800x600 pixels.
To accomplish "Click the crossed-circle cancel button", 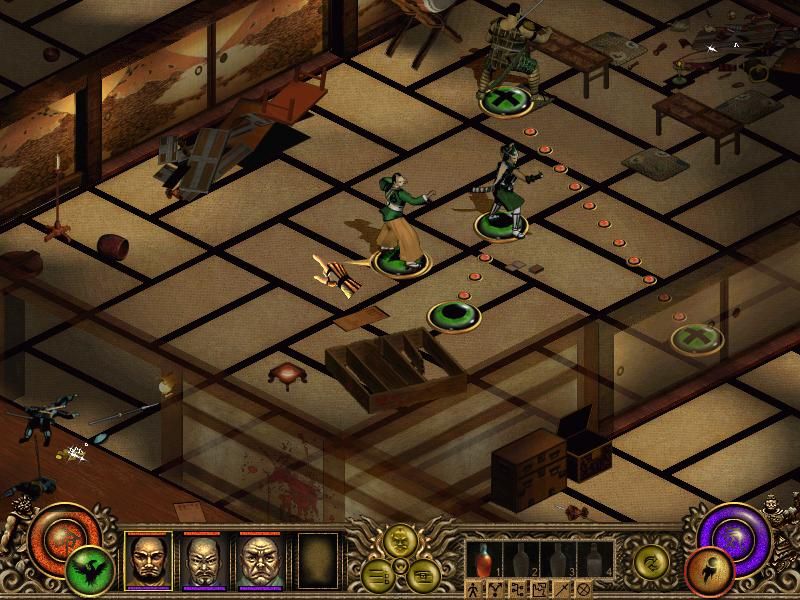I will click(x=584, y=588).
